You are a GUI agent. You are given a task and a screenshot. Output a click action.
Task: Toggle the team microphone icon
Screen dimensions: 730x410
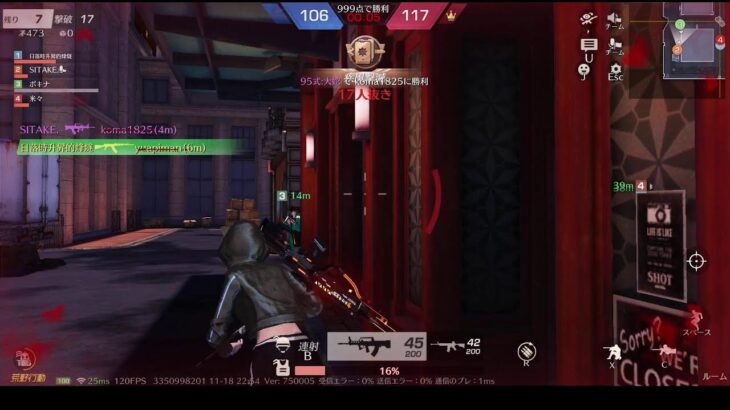pyautogui.click(x=615, y=44)
